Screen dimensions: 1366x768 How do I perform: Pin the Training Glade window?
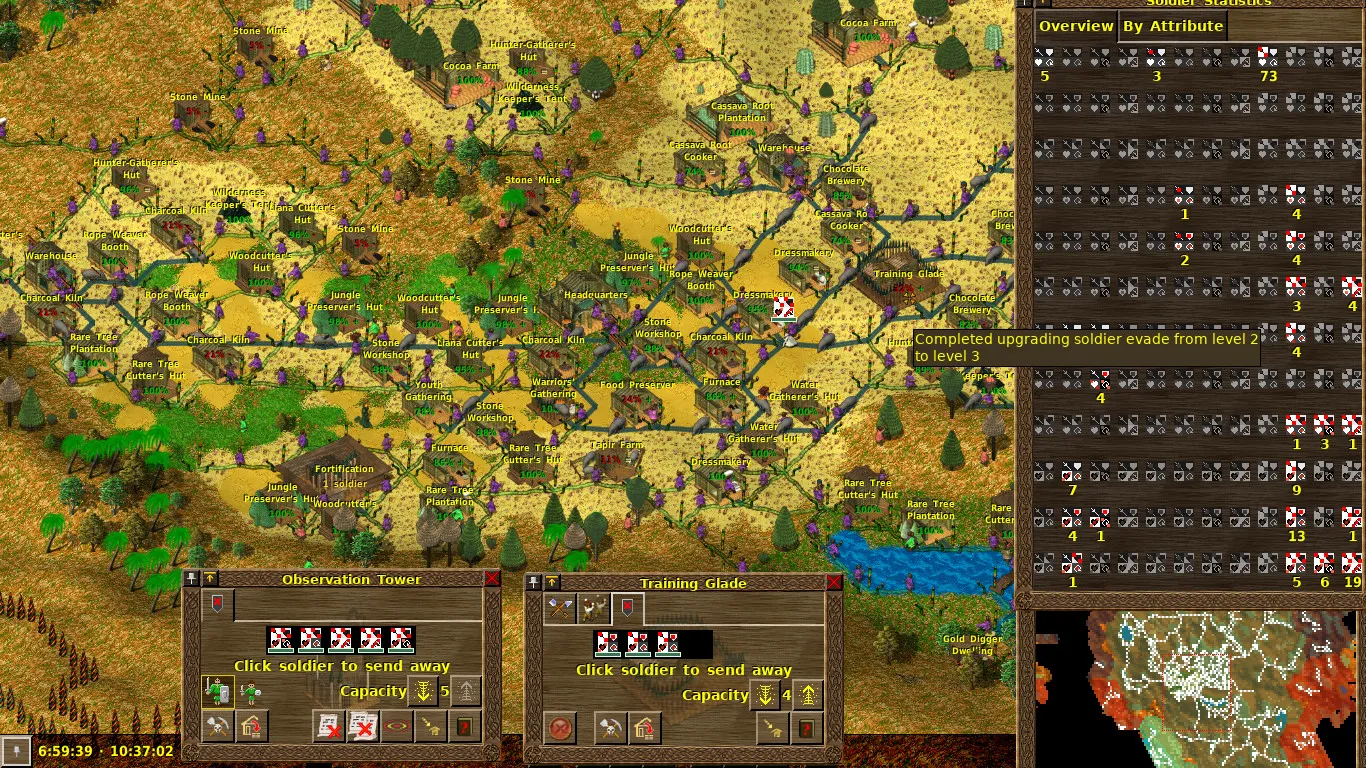535,583
